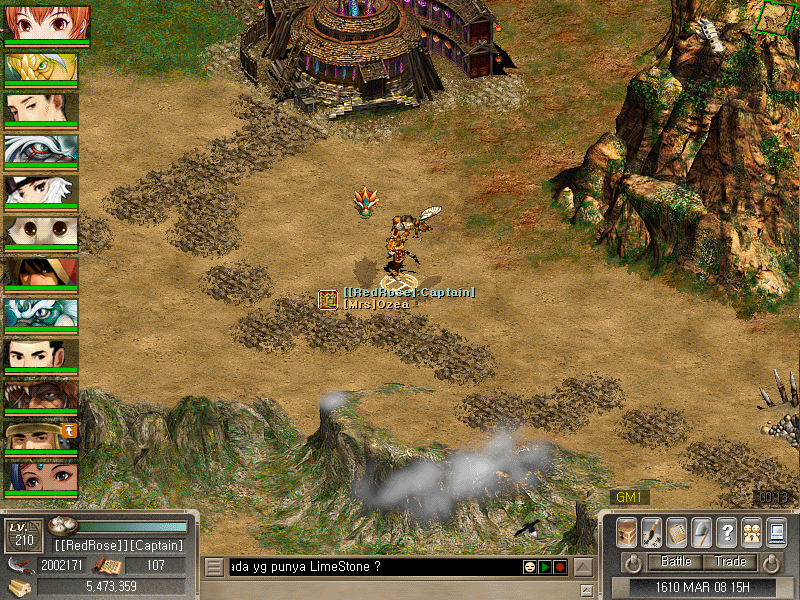
Task: Open the minimap at the corner
Action: [x=774, y=17]
